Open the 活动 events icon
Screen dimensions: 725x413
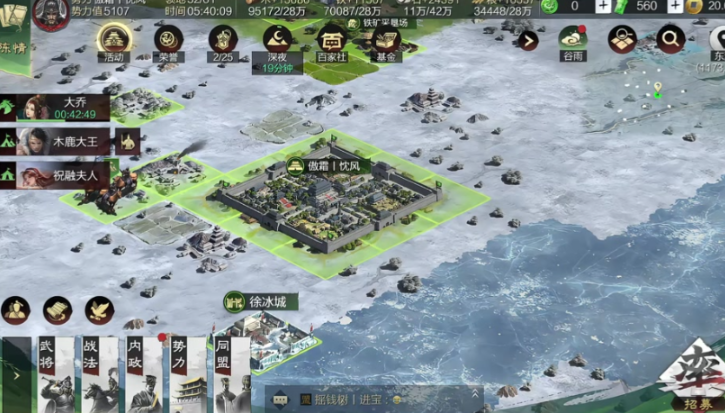tap(114, 41)
